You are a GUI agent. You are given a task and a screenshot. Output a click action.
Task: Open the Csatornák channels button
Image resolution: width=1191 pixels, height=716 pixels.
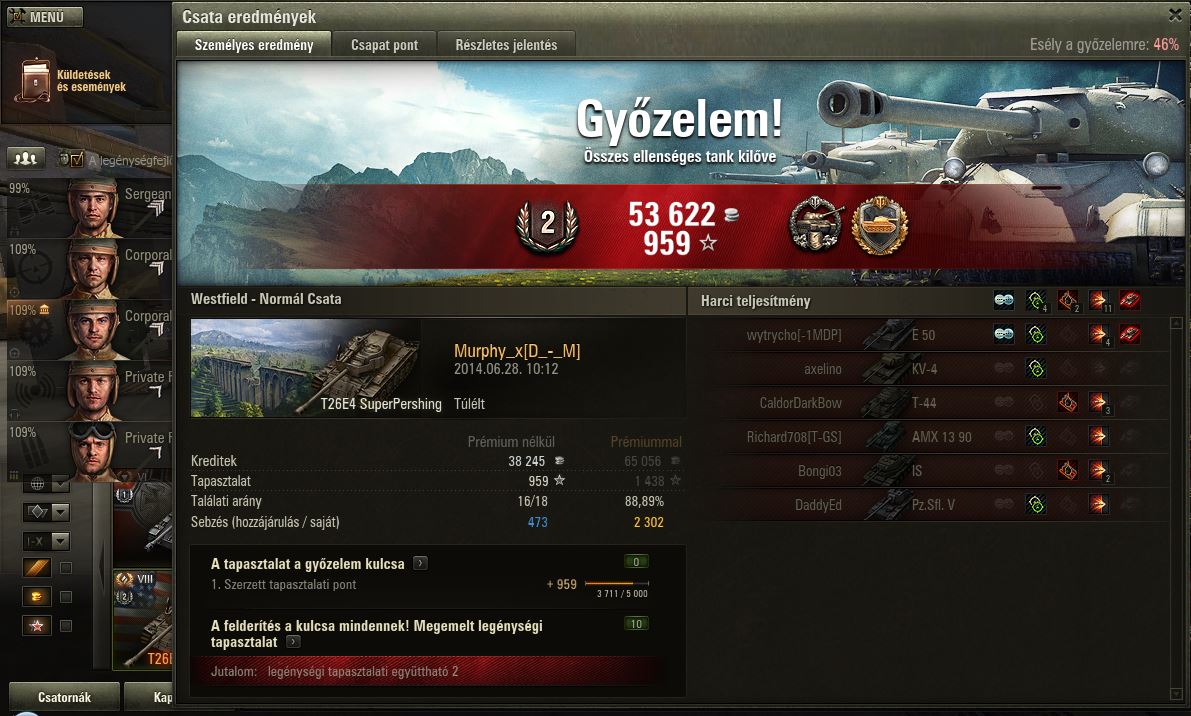coord(64,697)
